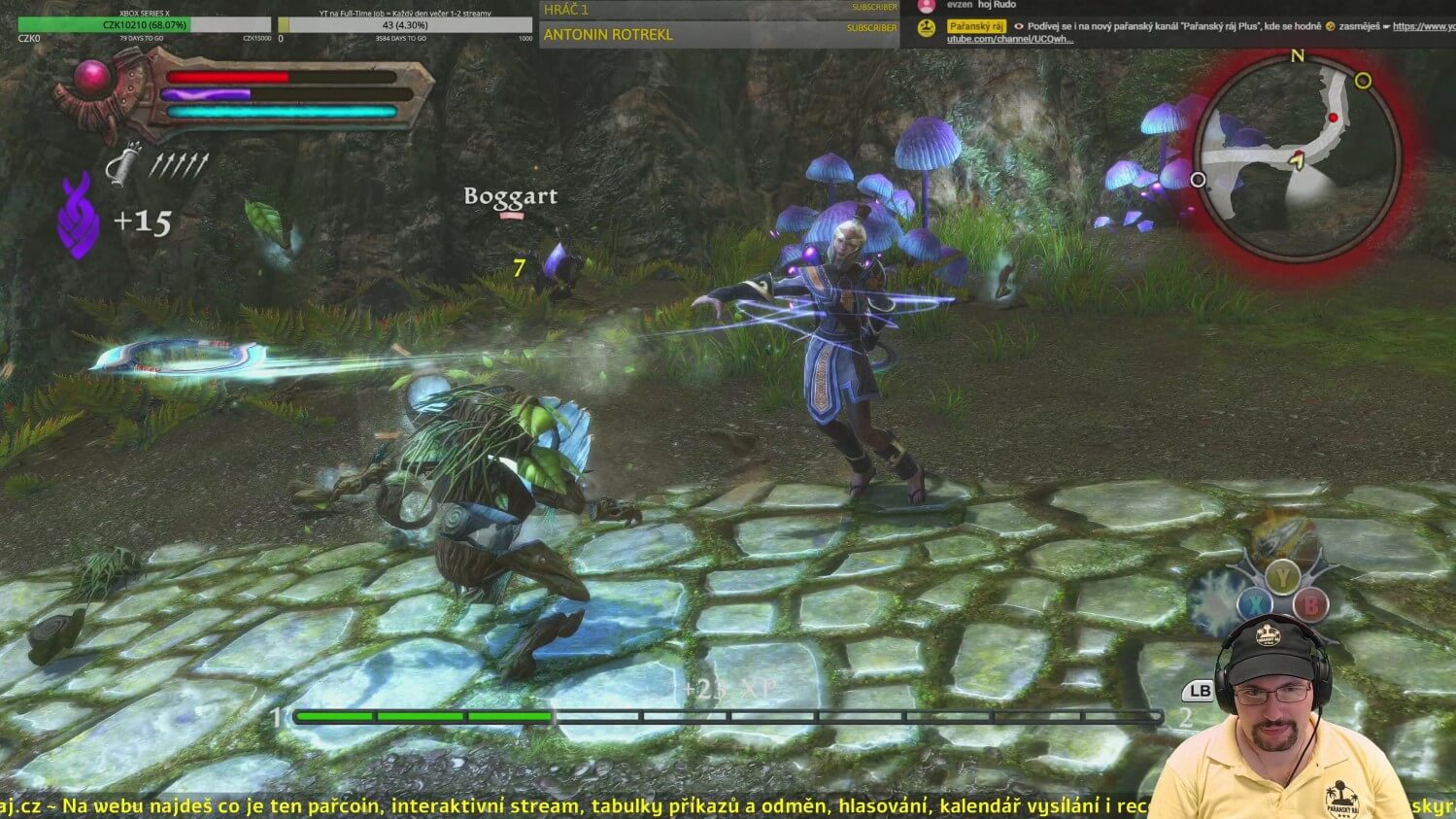Screen dimensions: 1456x819
Task: Select the white ring marker on minimap edge
Action: click(1198, 180)
